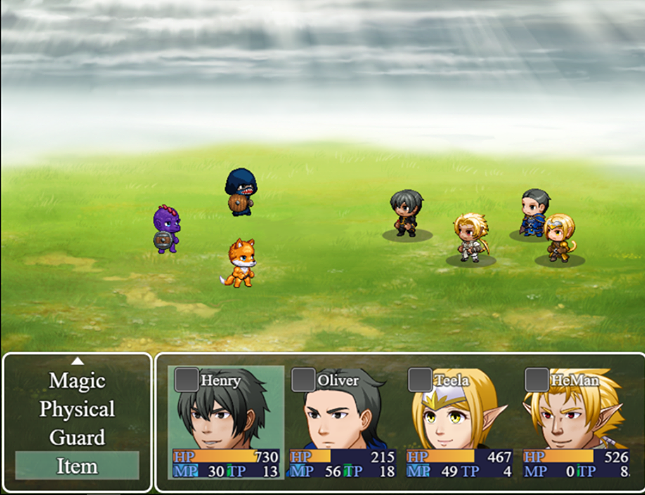Choose HeMan's party status panel

pos(576,422)
